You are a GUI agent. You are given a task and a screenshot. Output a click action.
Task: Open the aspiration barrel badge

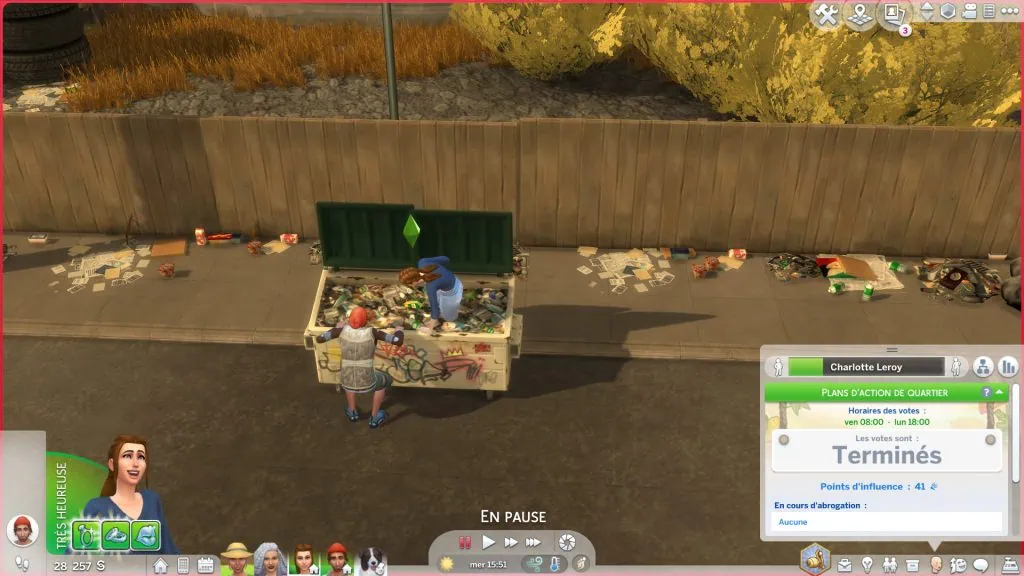815,559
